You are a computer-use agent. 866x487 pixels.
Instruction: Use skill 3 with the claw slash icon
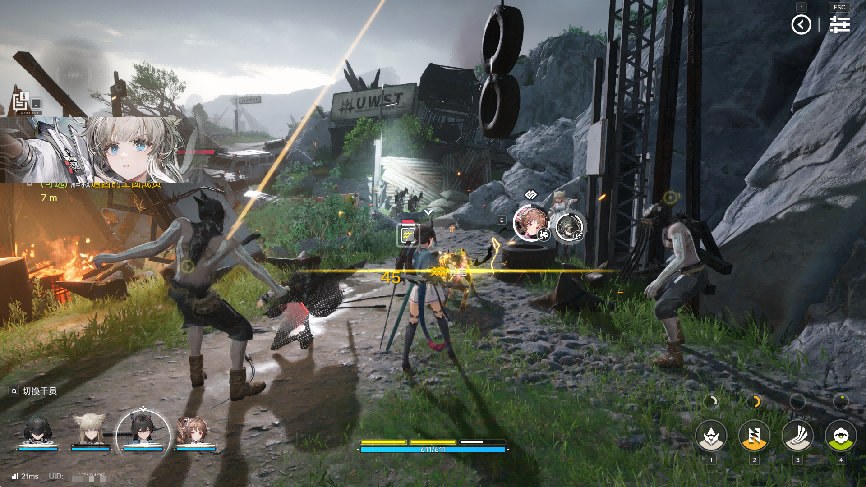pyautogui.click(x=797, y=434)
